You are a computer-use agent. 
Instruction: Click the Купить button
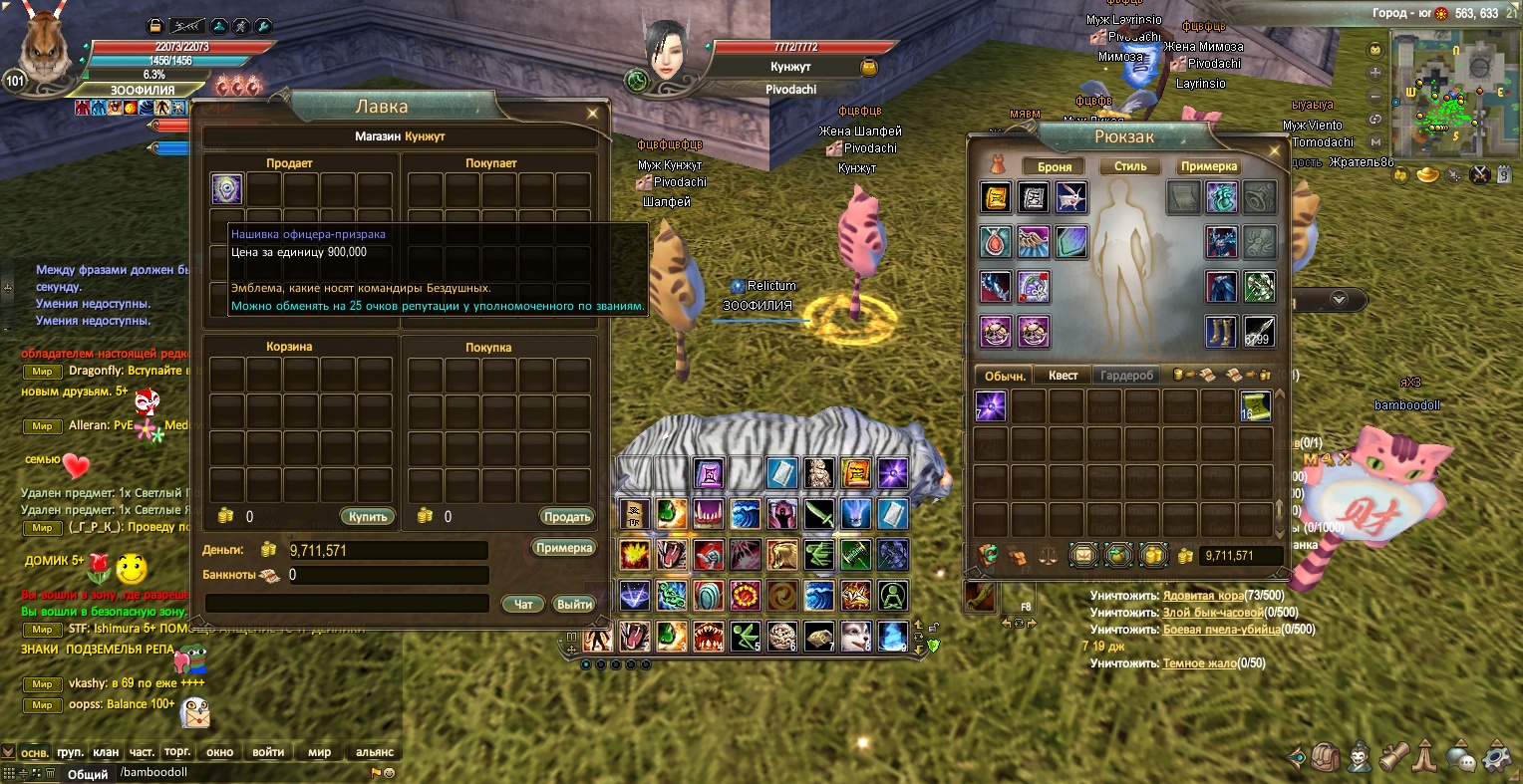click(368, 517)
